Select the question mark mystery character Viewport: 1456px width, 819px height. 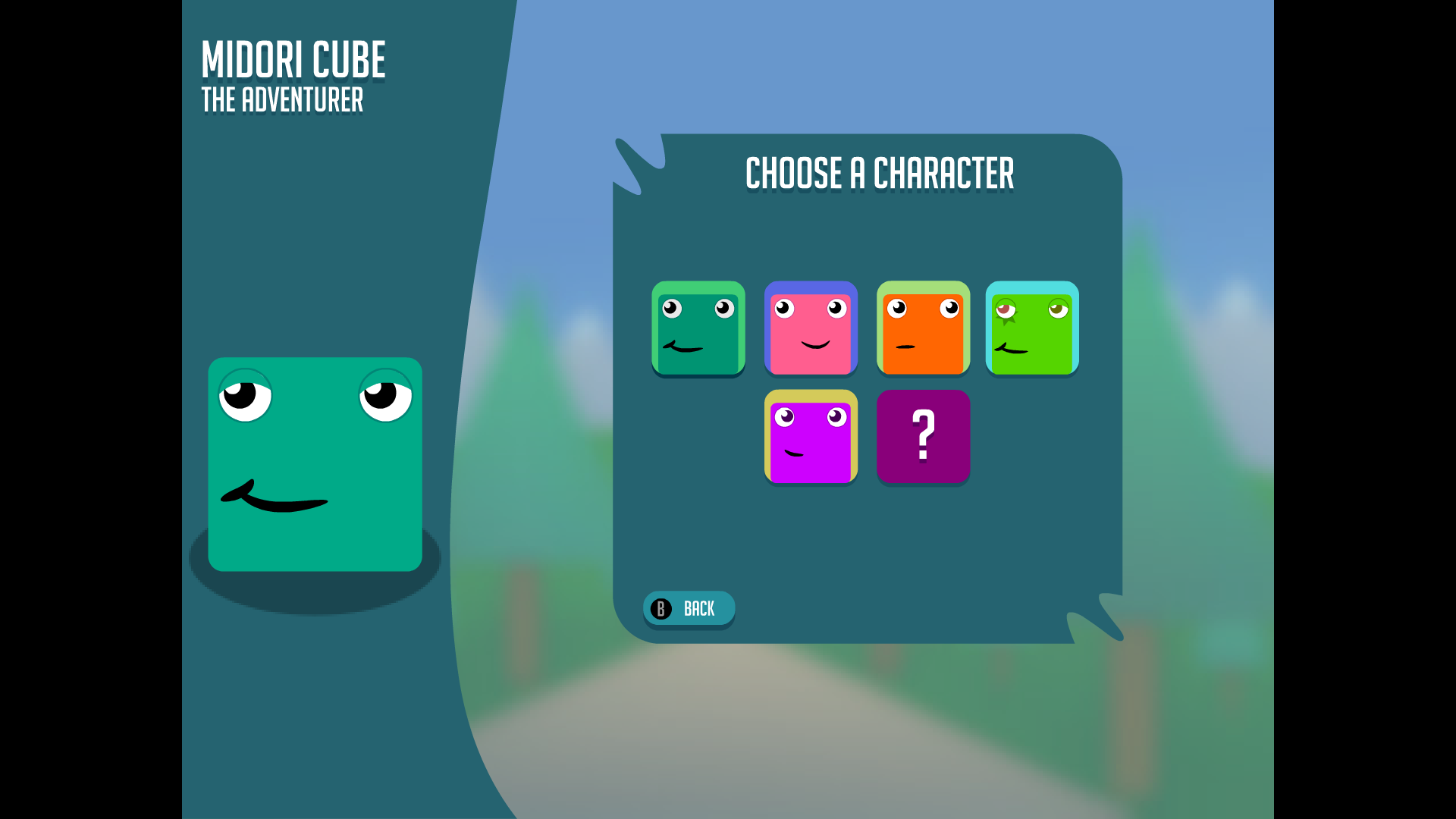pyautogui.click(x=923, y=437)
